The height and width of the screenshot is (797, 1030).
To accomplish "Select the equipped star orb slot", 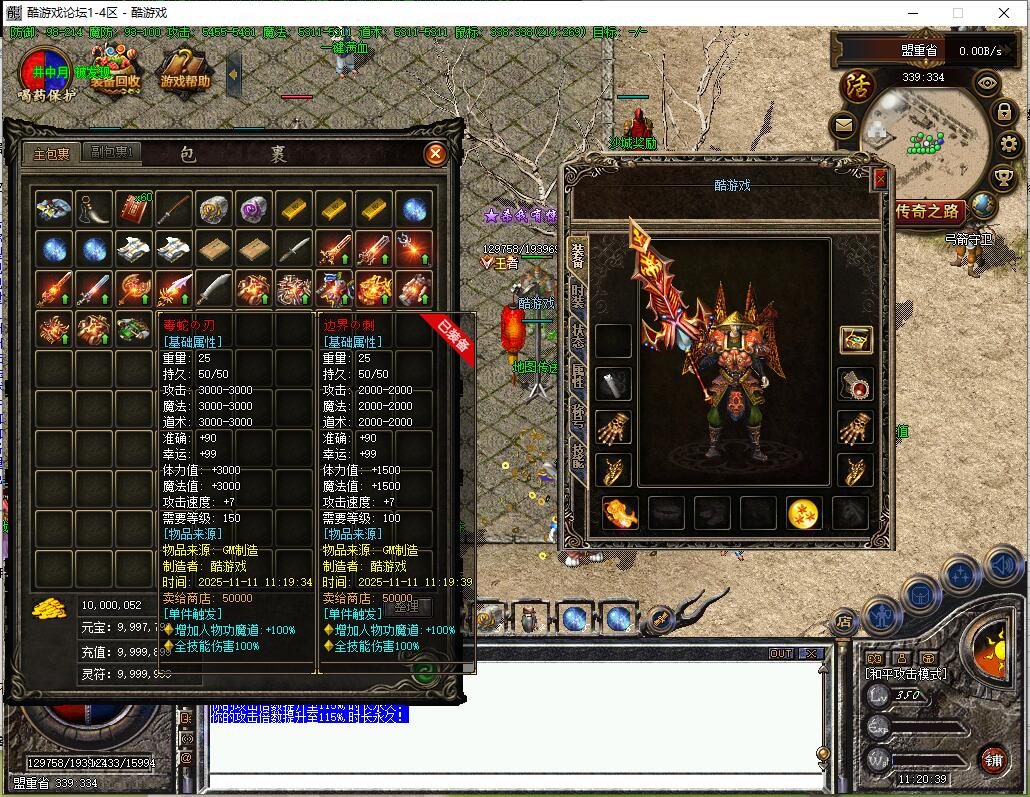I will 804,514.
